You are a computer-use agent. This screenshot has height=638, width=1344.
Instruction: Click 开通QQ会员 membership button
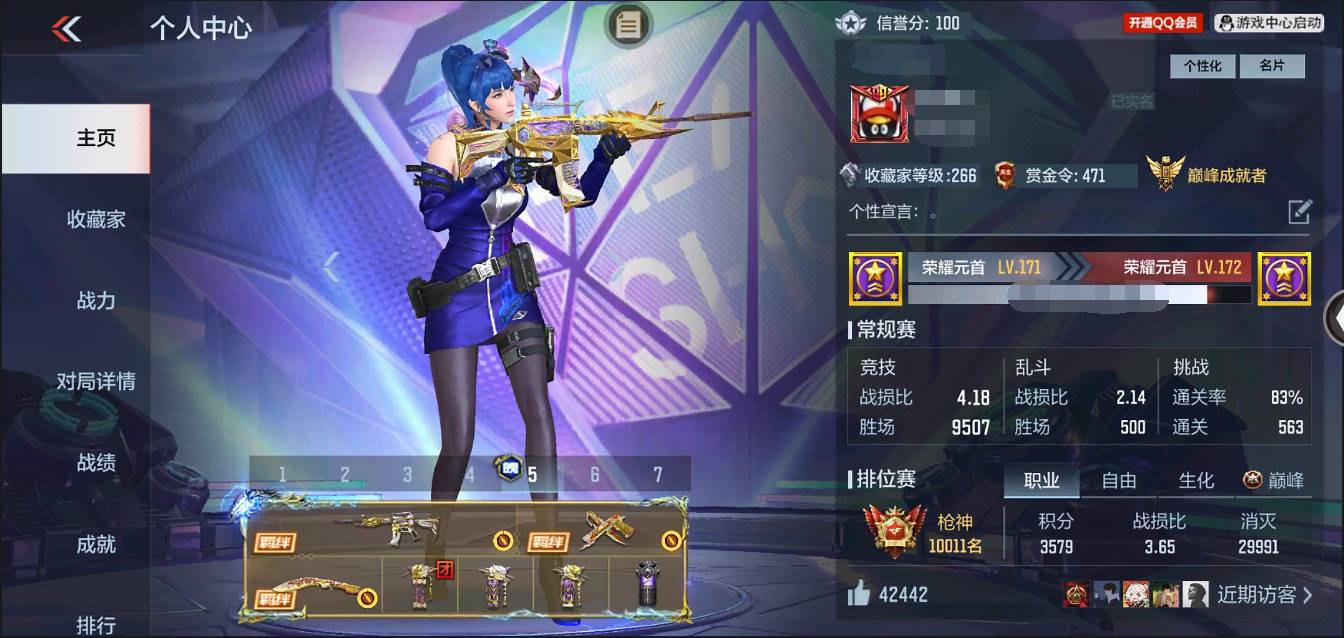[1162, 22]
